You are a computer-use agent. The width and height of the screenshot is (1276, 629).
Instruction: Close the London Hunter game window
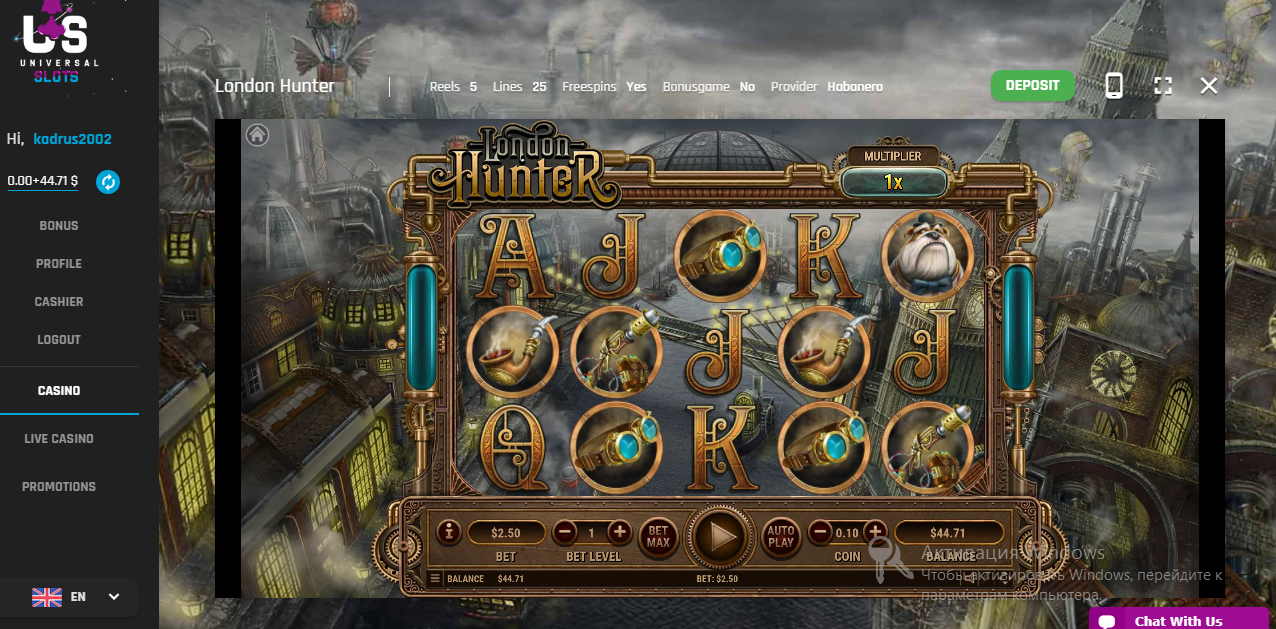pos(1209,86)
